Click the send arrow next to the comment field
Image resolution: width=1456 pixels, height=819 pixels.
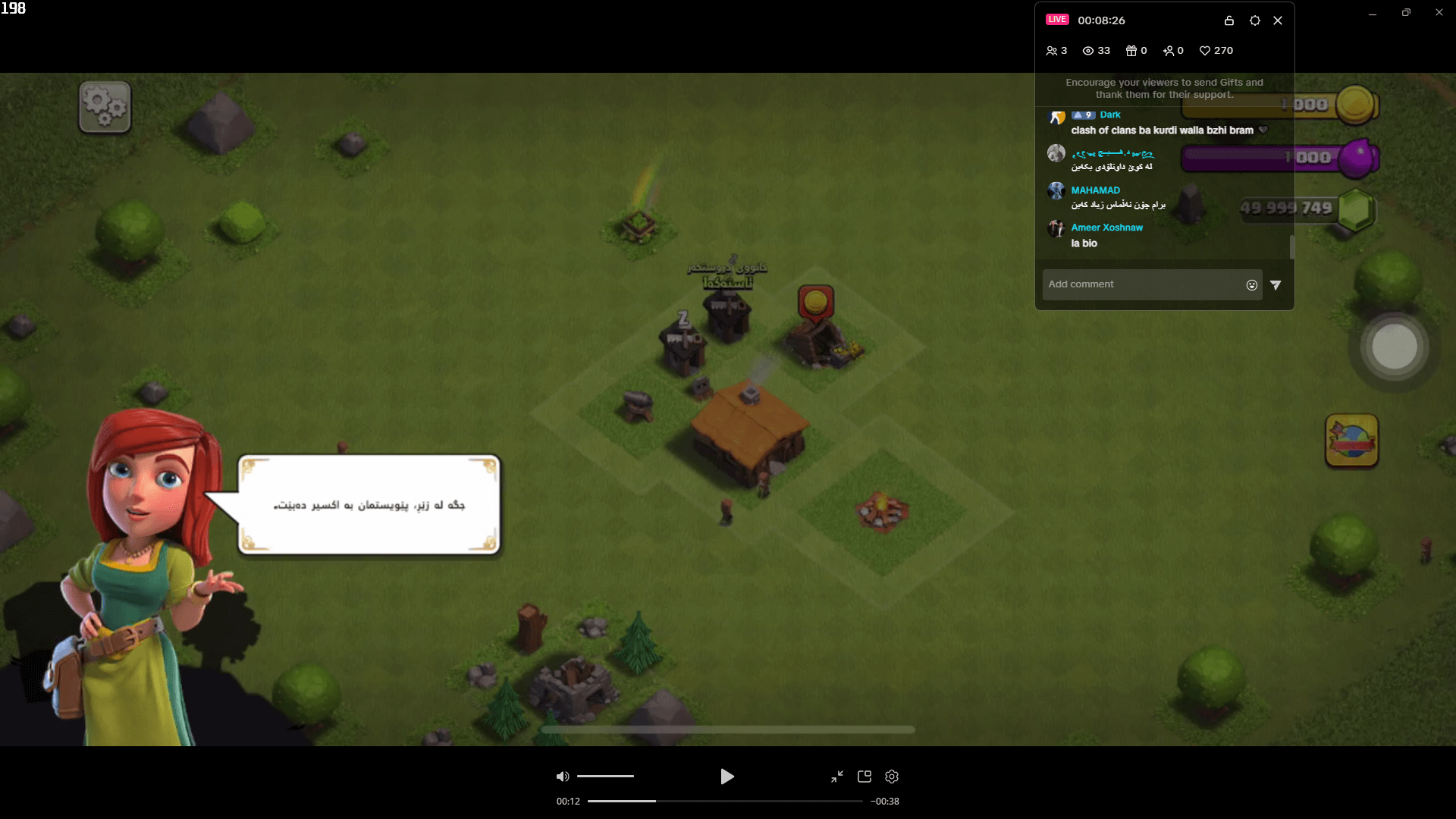(x=1276, y=284)
